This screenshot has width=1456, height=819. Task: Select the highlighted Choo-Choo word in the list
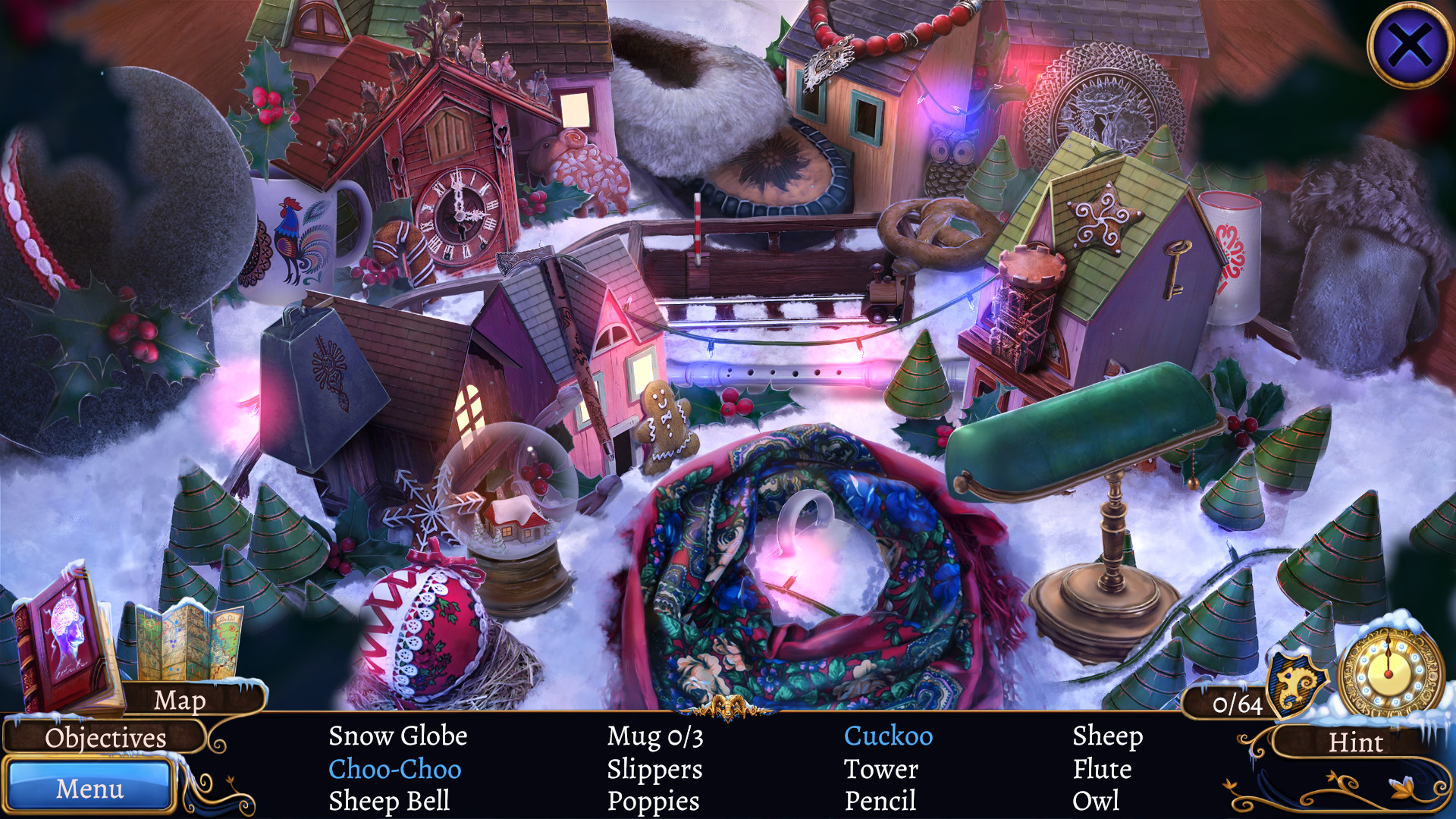coord(394,769)
